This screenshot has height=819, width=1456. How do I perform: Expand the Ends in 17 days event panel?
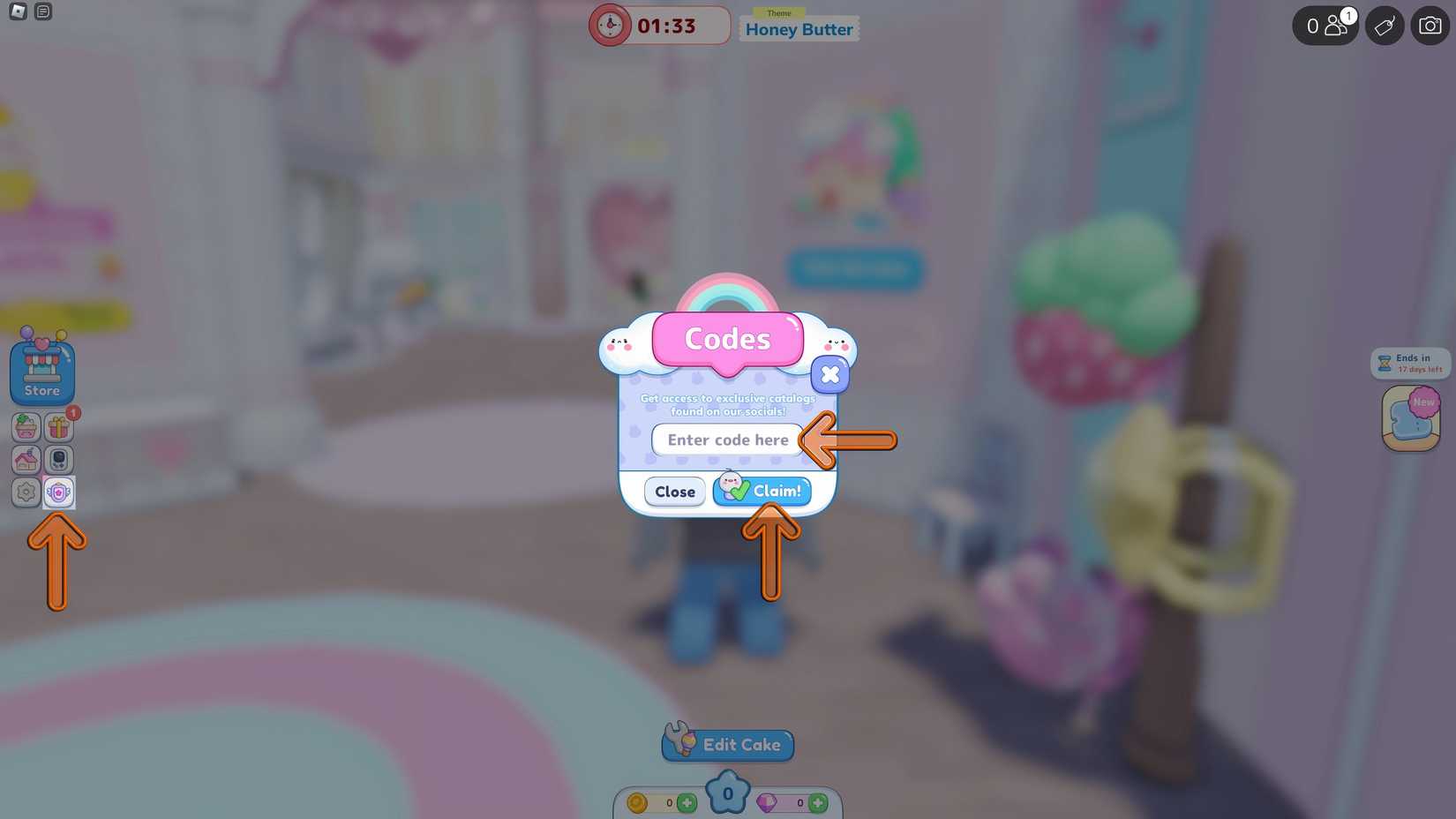tap(1409, 362)
